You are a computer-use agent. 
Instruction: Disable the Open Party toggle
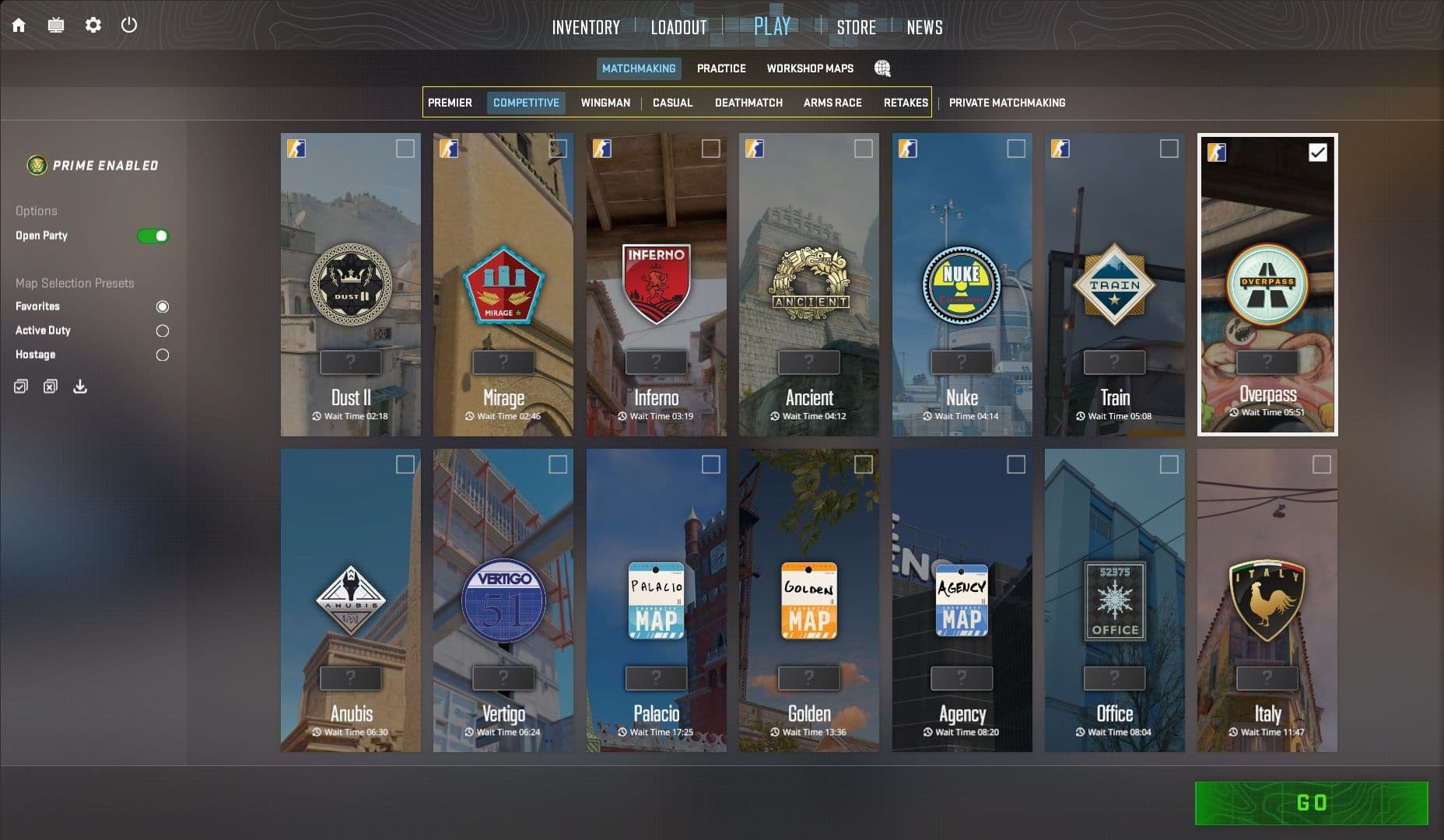pyautogui.click(x=152, y=235)
